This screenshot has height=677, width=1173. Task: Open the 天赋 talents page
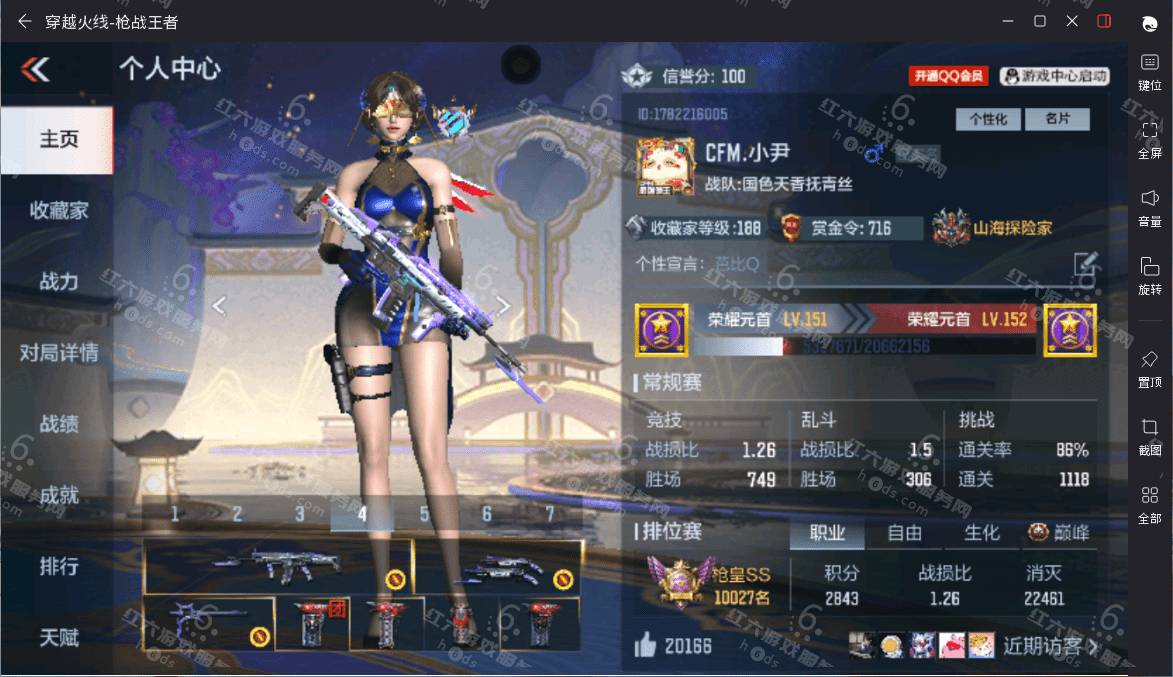(58, 637)
